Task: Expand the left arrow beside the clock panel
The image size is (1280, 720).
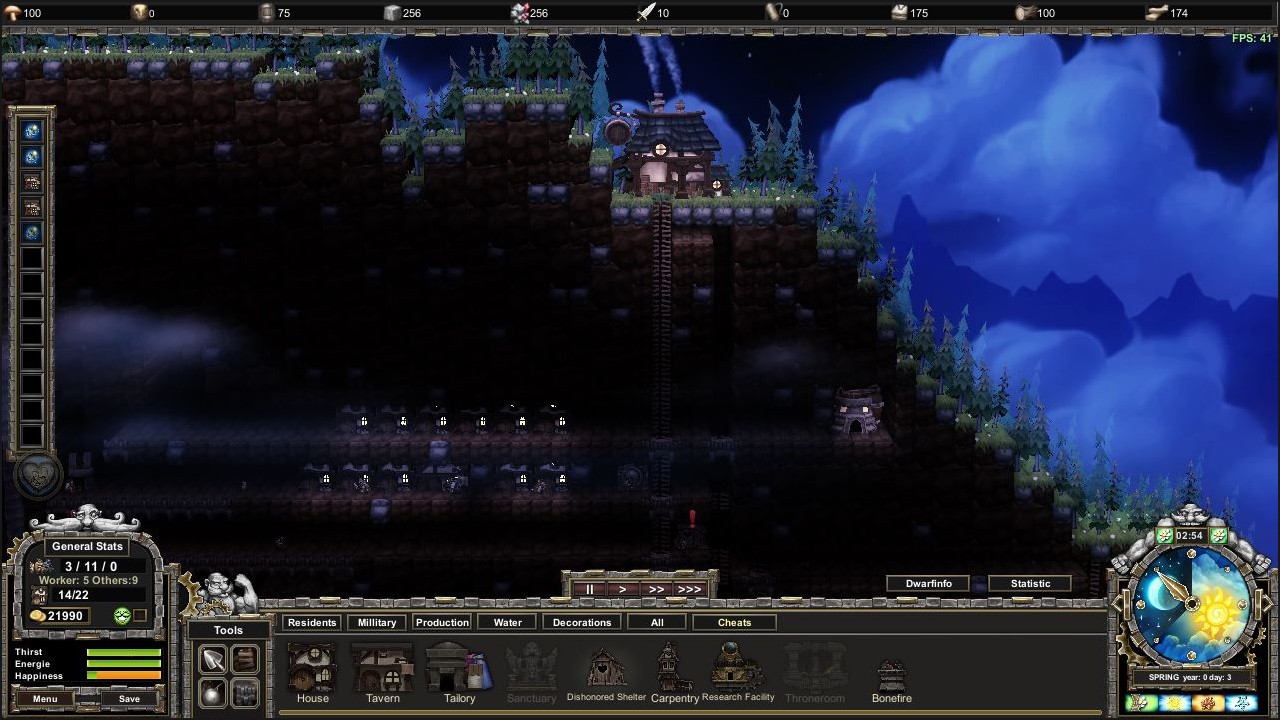Action: (1116, 604)
